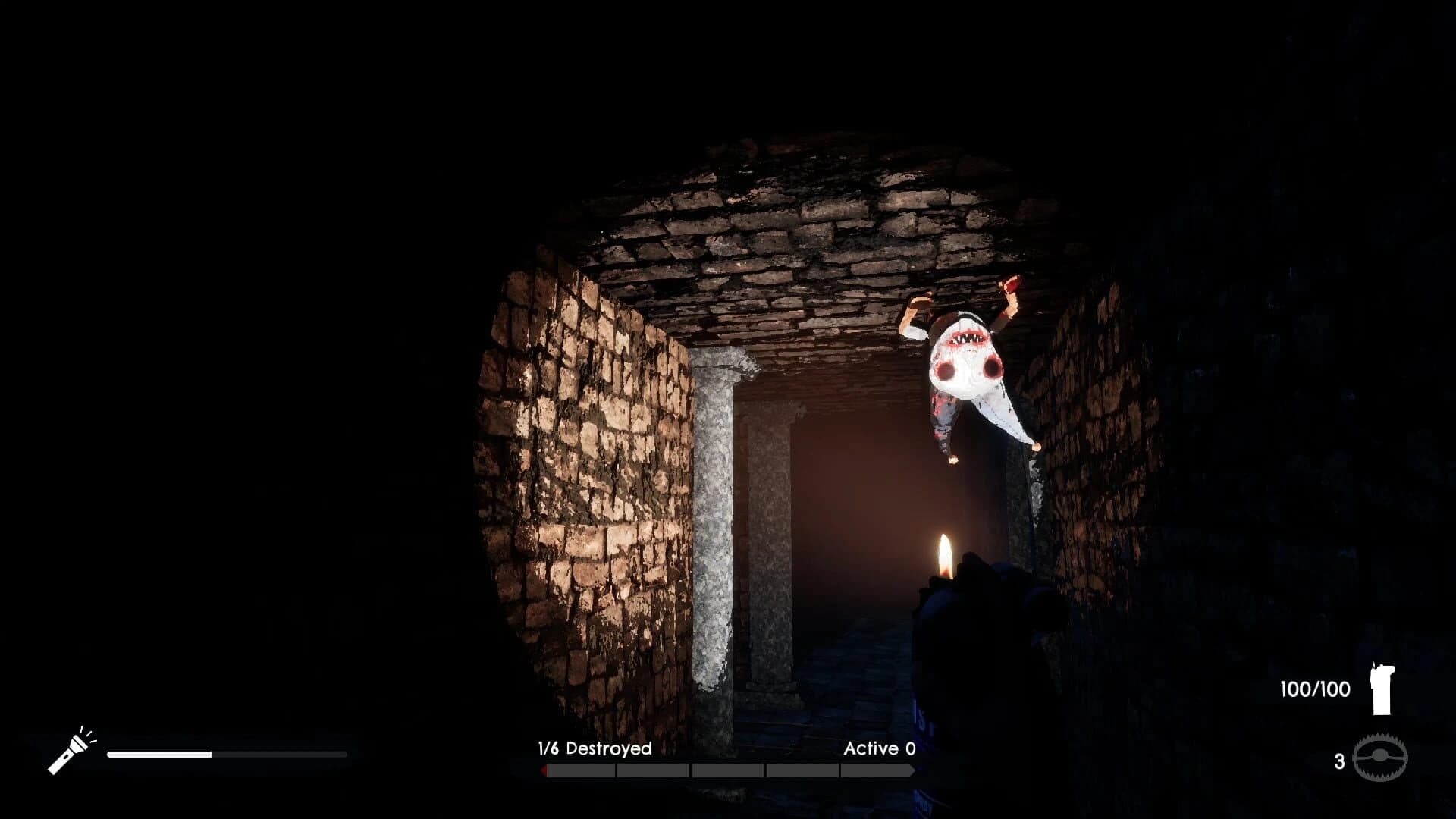Click the number 3 beside the bear trap
The width and height of the screenshot is (1456, 819).
click(1339, 762)
